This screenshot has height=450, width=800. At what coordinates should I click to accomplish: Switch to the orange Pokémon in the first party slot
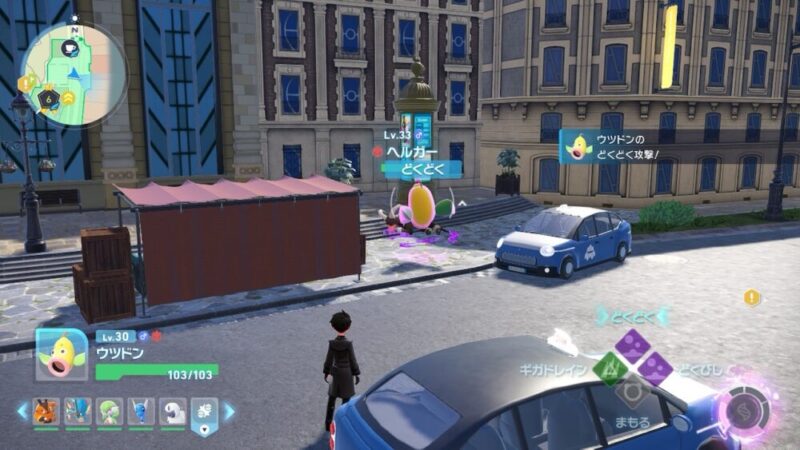pos(45,411)
